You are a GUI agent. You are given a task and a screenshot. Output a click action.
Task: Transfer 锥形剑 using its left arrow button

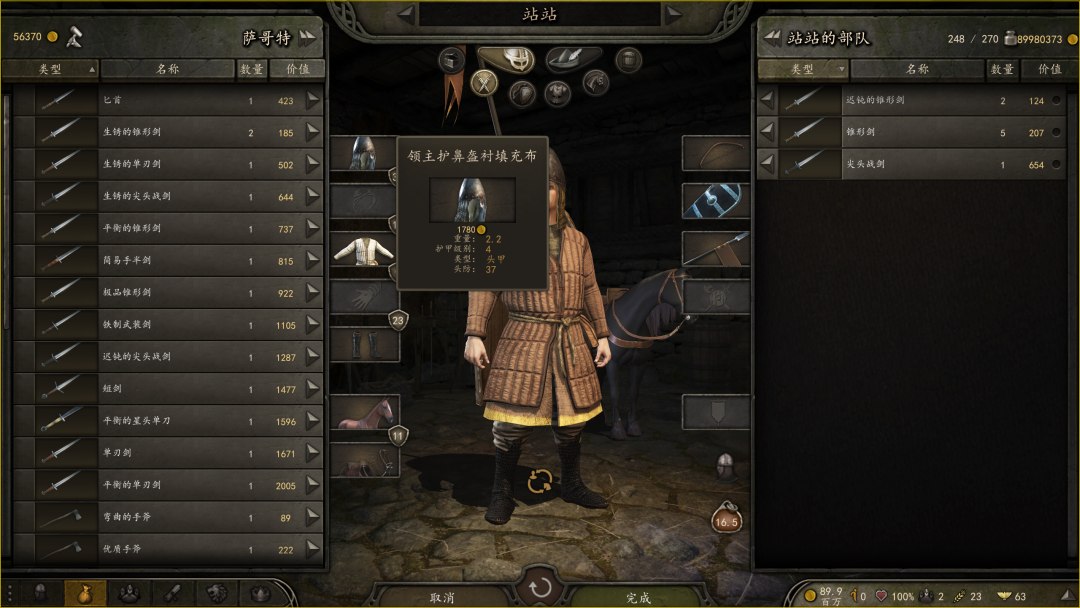coord(767,133)
